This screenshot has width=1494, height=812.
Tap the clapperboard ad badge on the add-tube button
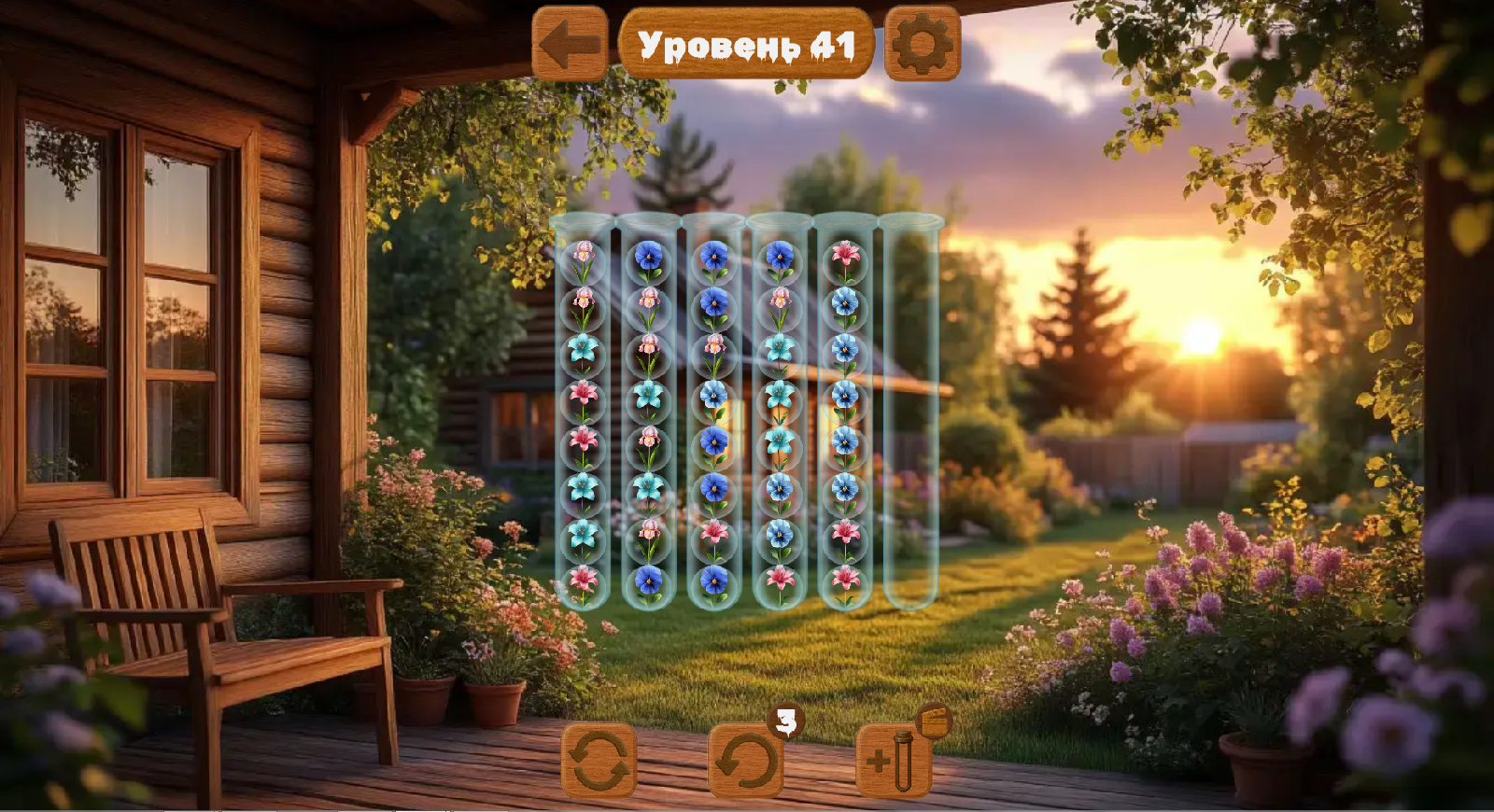[930, 722]
